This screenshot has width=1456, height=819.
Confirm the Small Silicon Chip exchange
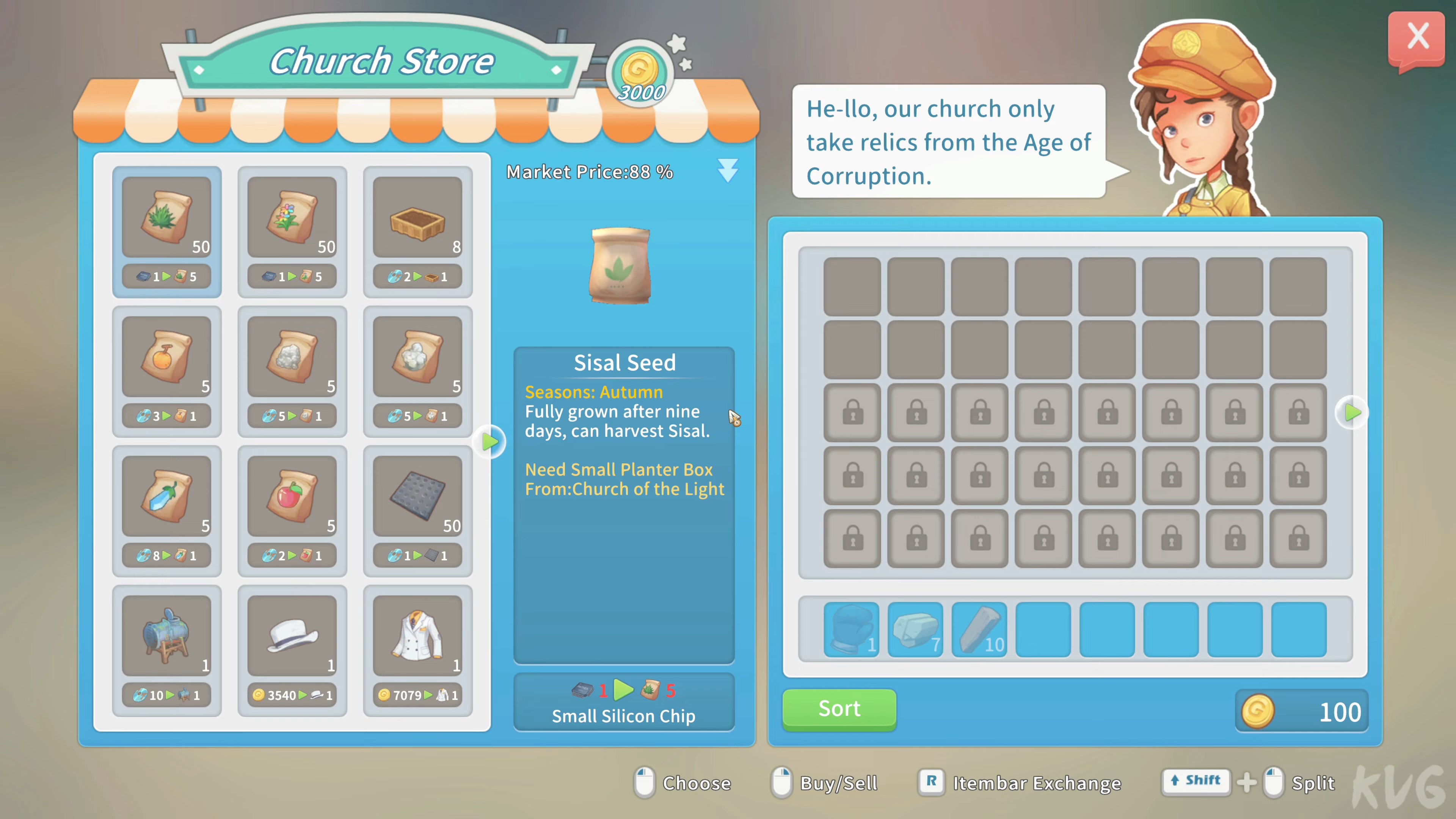[x=623, y=701]
